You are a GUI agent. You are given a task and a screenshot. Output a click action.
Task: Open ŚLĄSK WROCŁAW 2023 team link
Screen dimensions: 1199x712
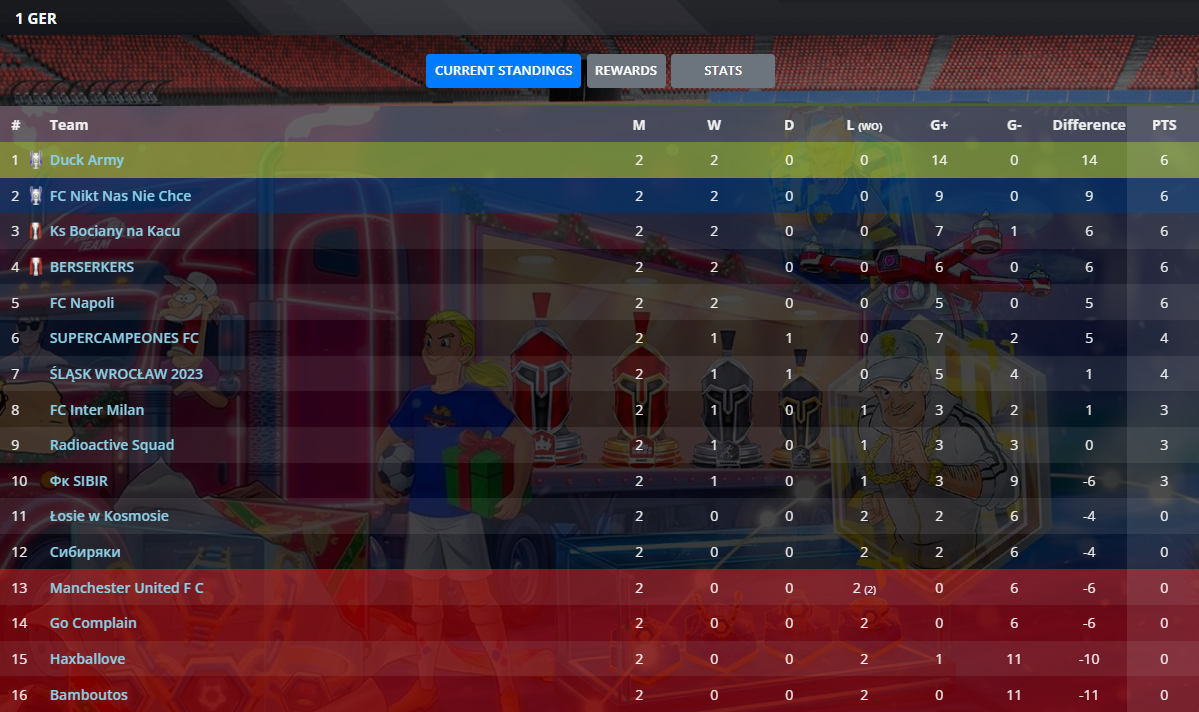tap(126, 374)
